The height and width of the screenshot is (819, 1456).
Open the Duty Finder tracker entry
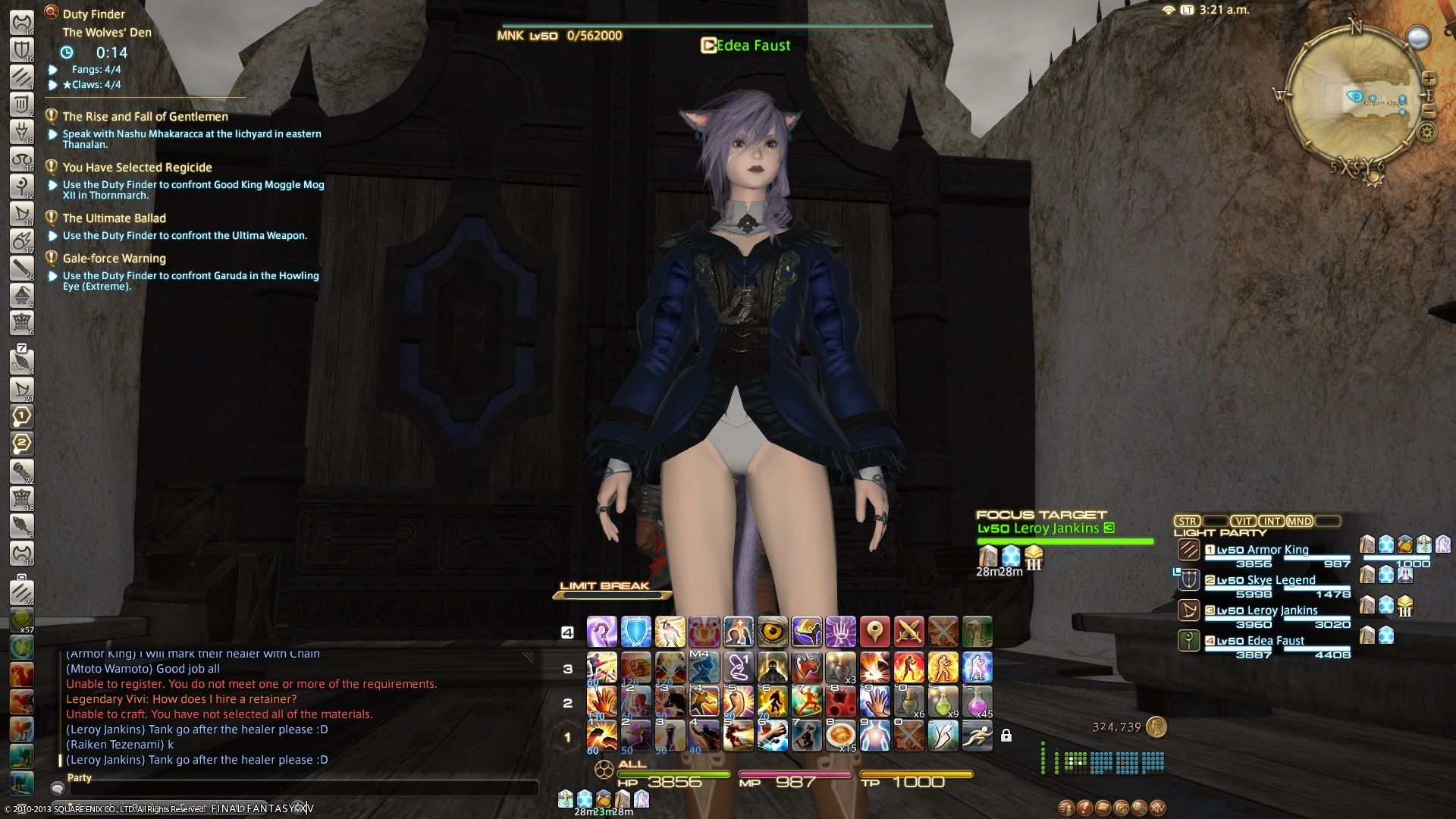pos(94,14)
